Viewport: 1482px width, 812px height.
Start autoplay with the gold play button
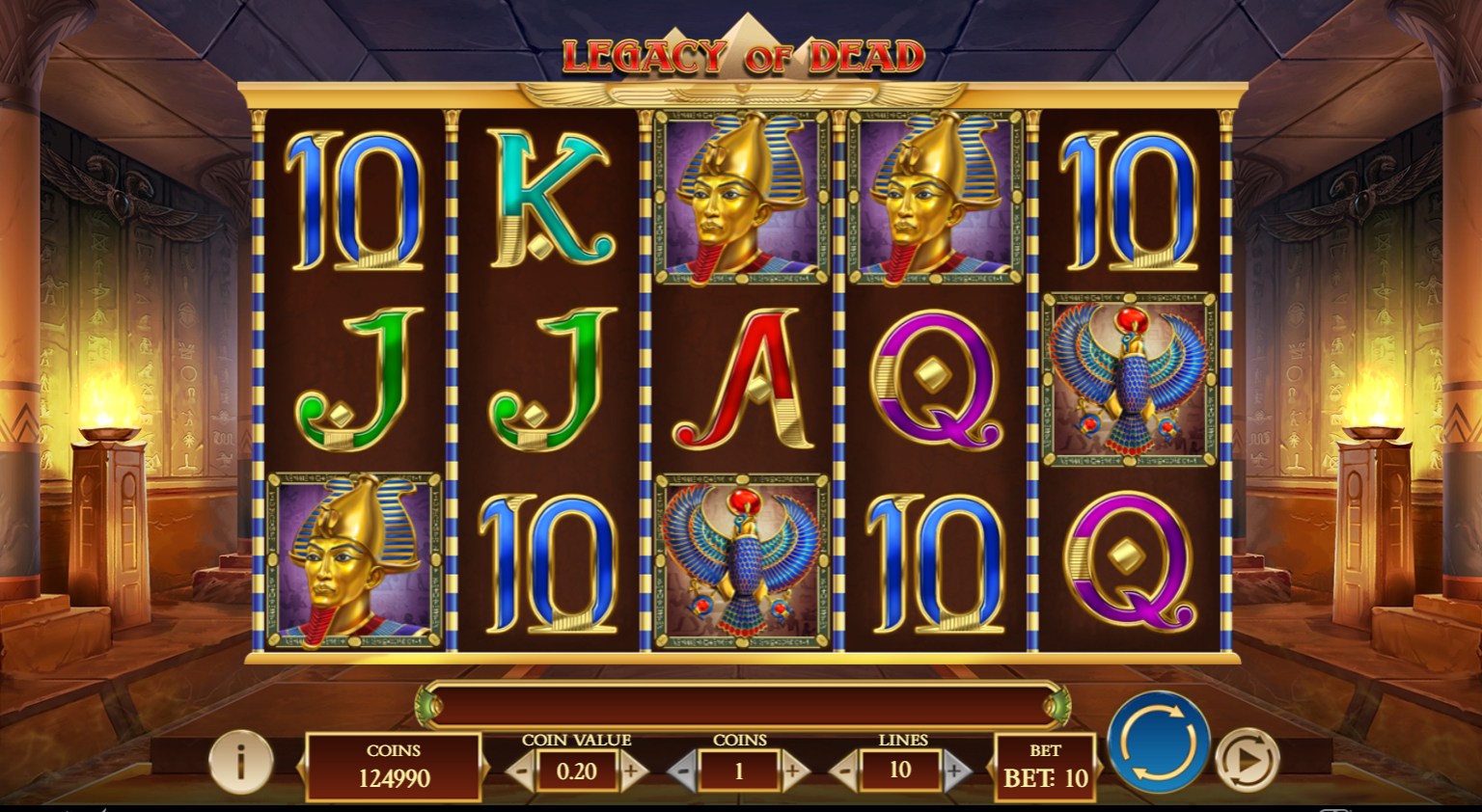1246,761
